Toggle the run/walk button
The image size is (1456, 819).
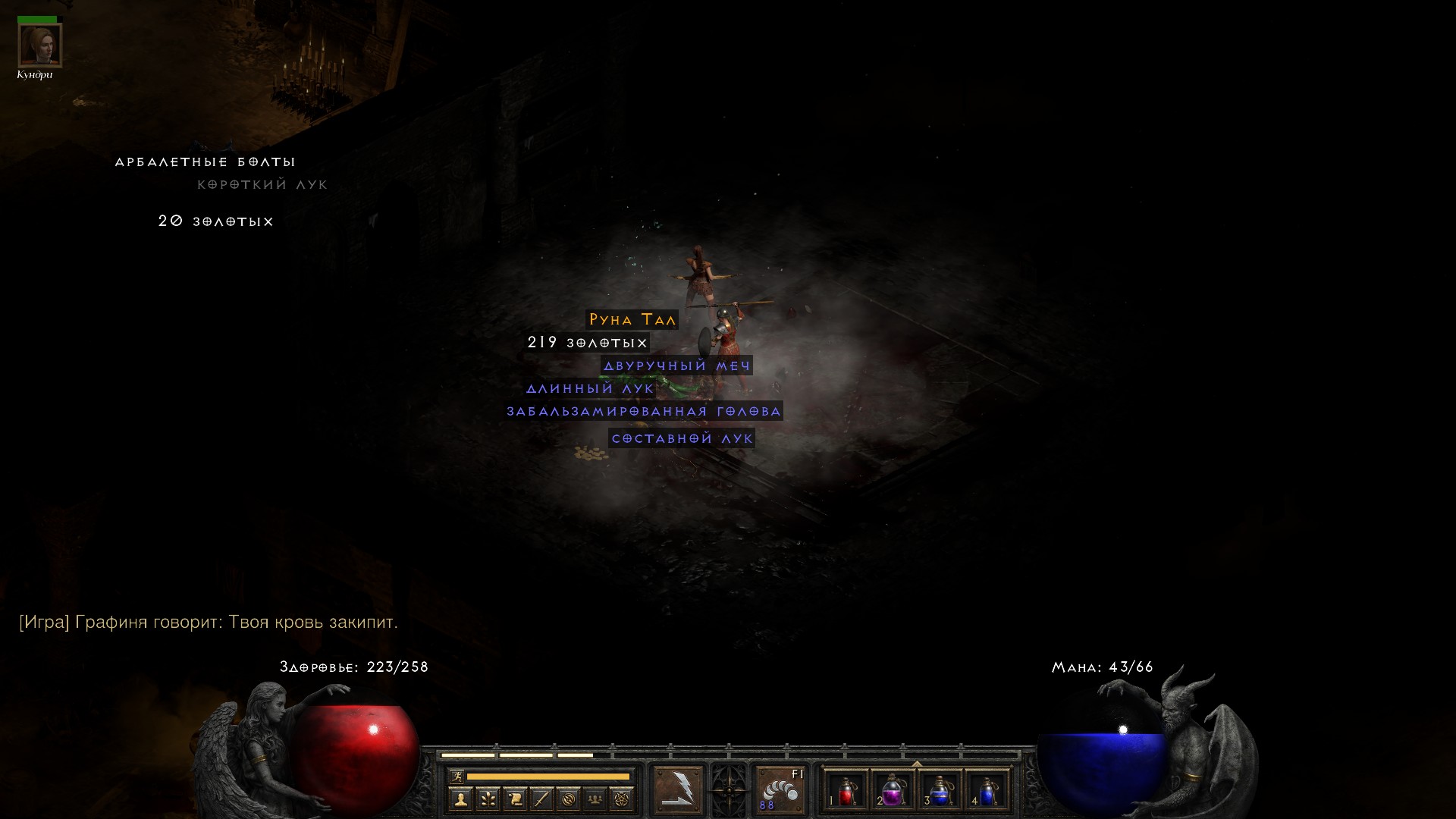pyautogui.click(x=457, y=777)
